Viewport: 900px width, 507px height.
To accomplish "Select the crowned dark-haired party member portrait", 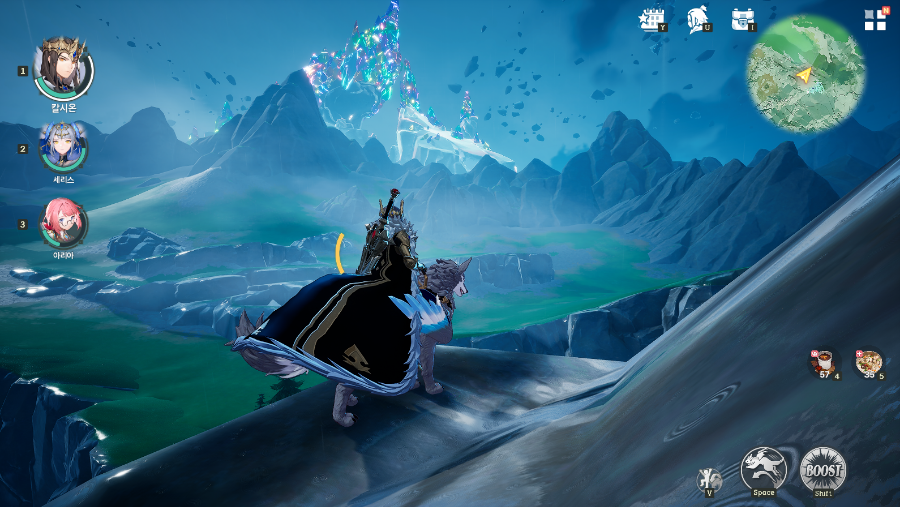I will [x=63, y=69].
